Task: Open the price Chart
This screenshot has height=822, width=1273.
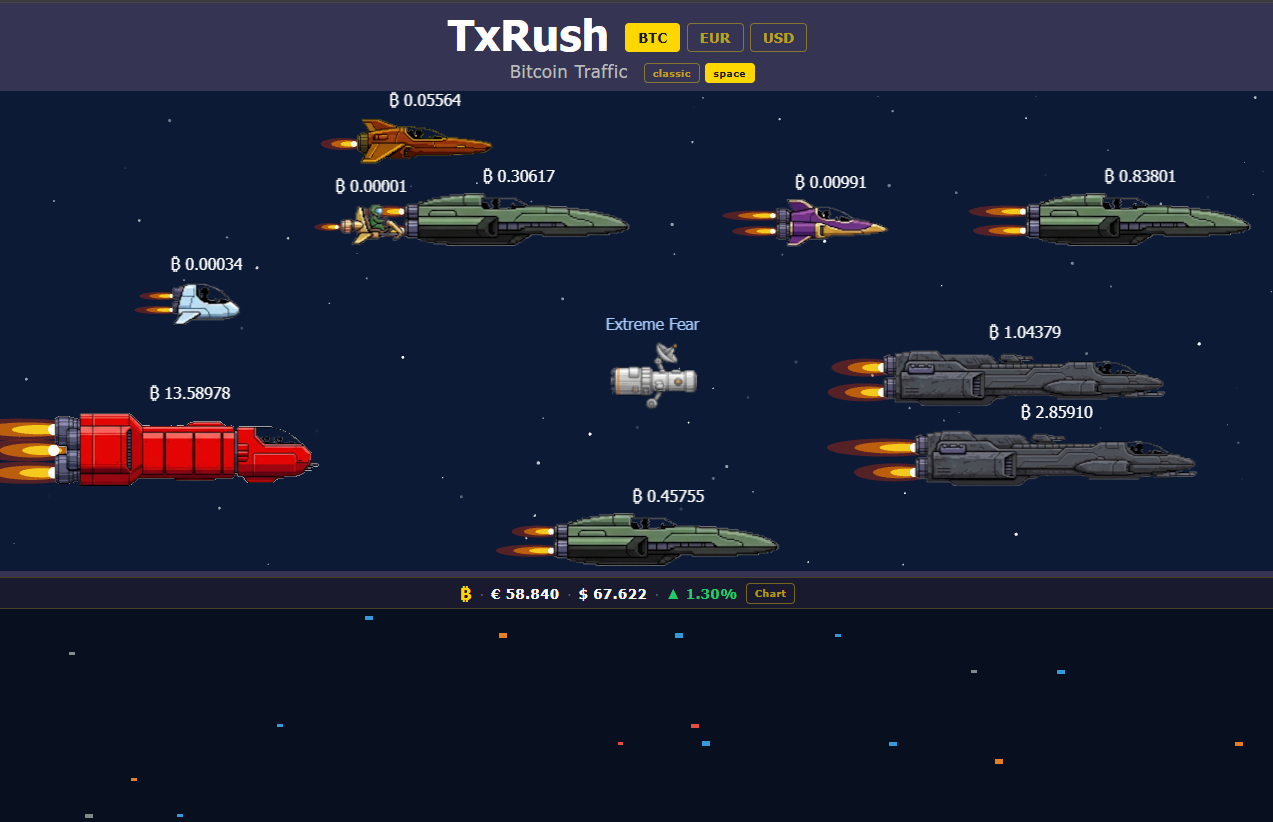Action: pos(770,594)
